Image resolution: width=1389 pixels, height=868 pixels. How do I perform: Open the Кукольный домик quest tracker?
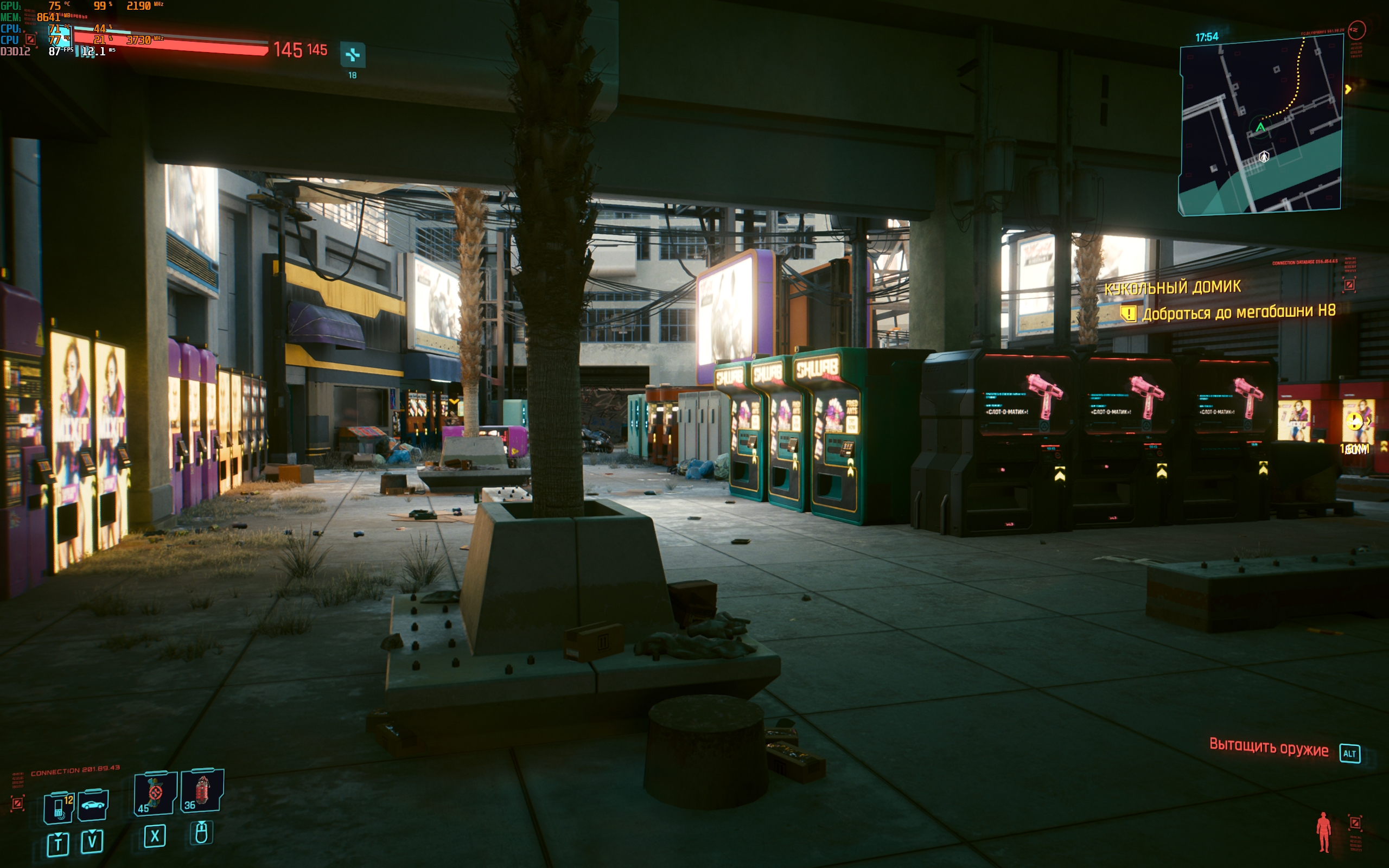(x=1172, y=287)
